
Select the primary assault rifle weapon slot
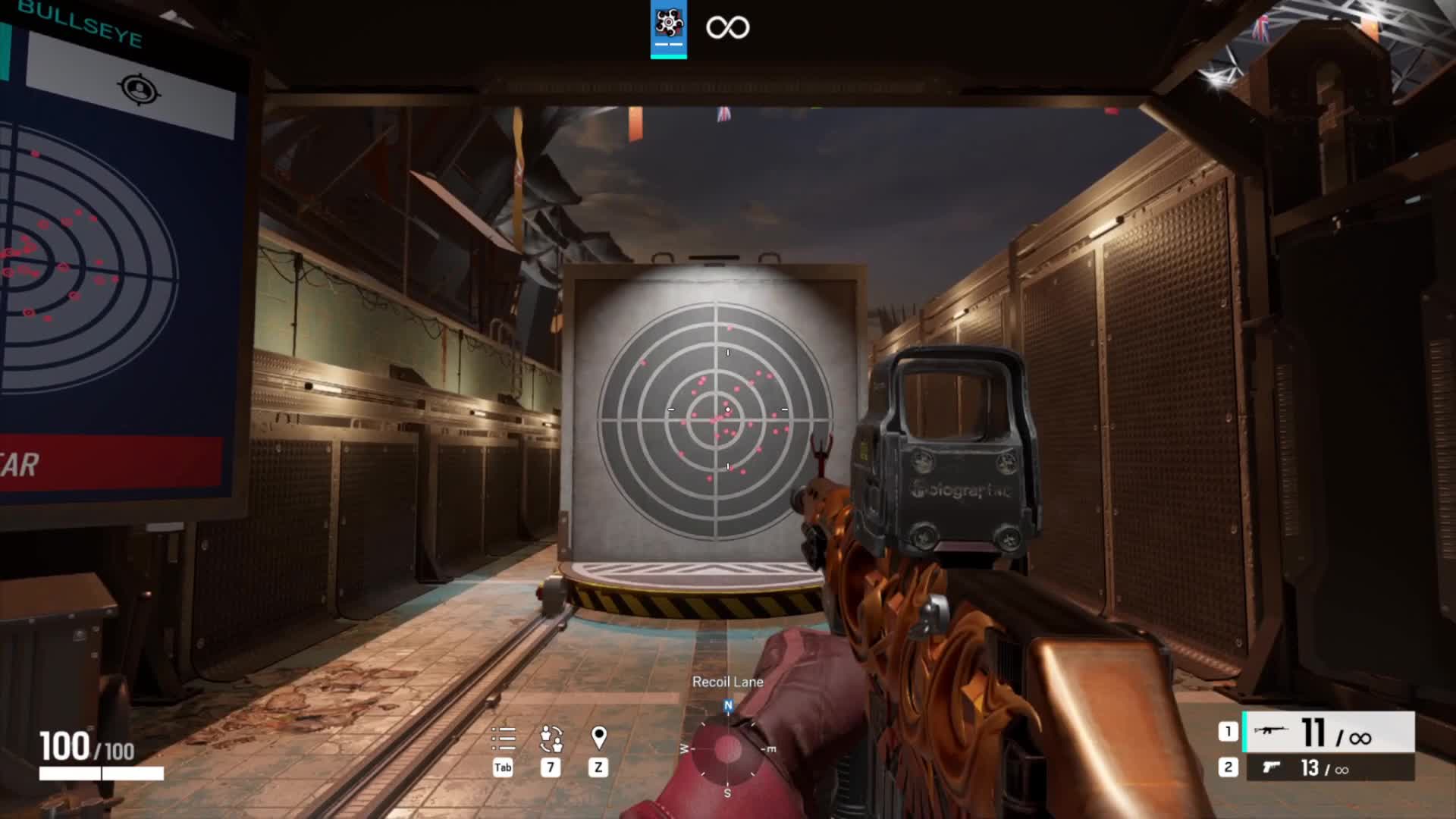[1327, 733]
